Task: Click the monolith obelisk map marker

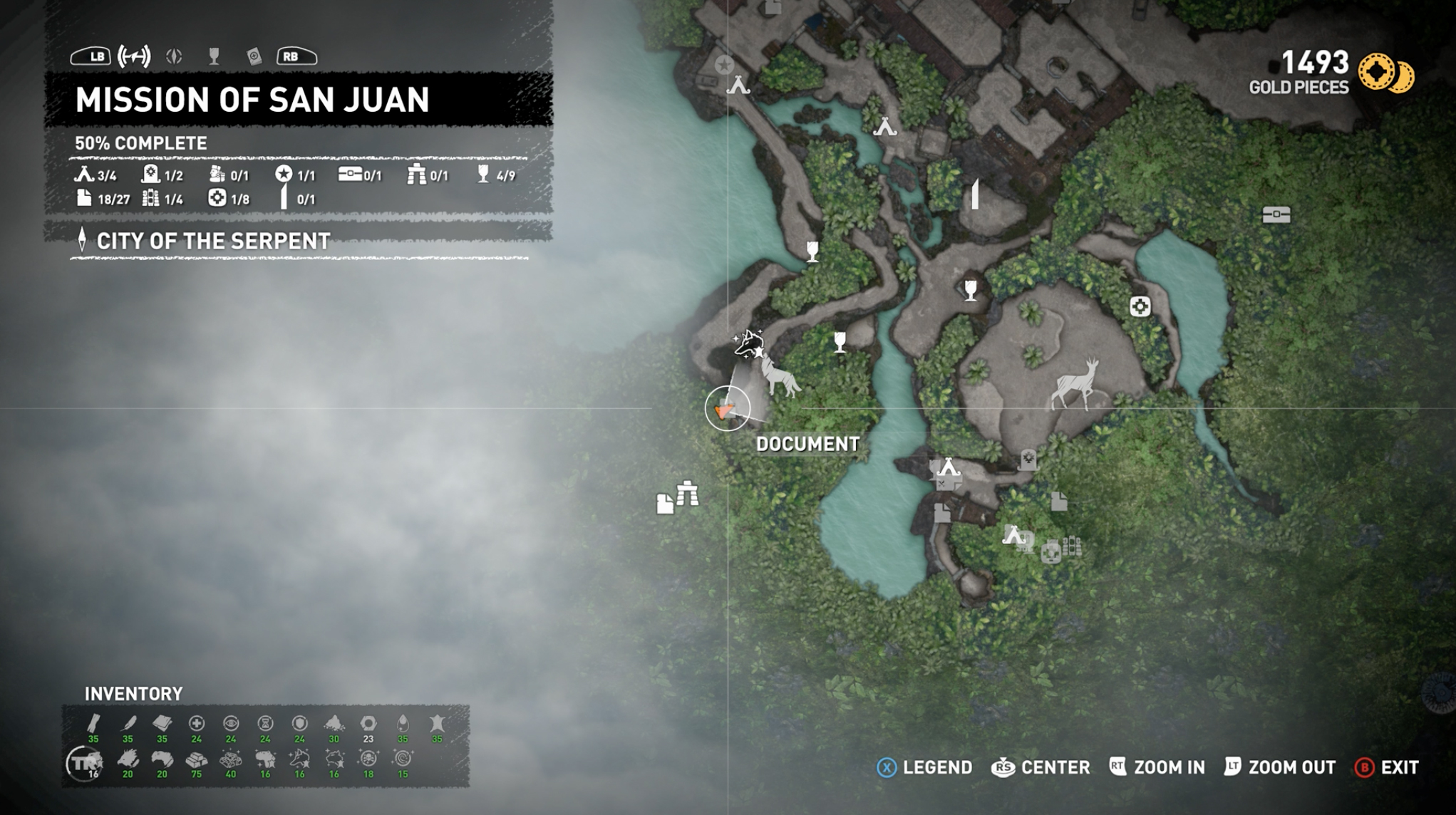Action: (975, 194)
